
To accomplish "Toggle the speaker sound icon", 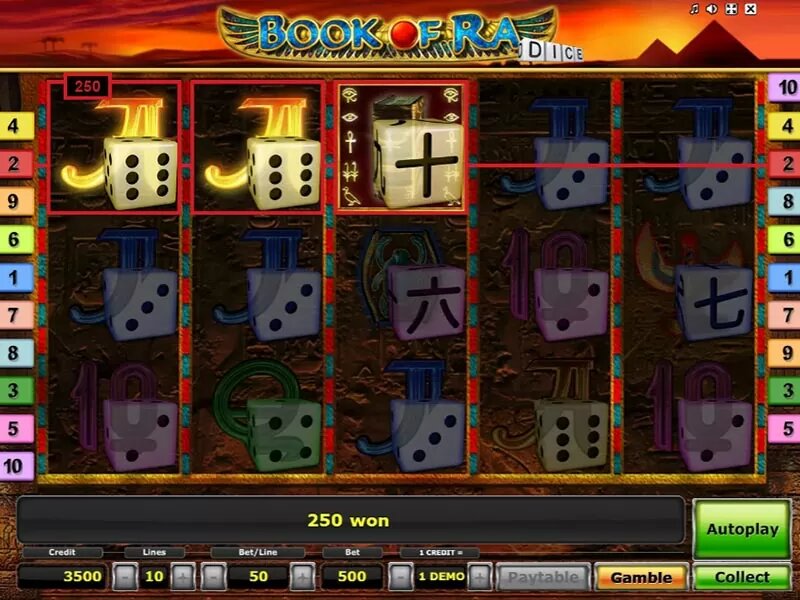I will [712, 9].
